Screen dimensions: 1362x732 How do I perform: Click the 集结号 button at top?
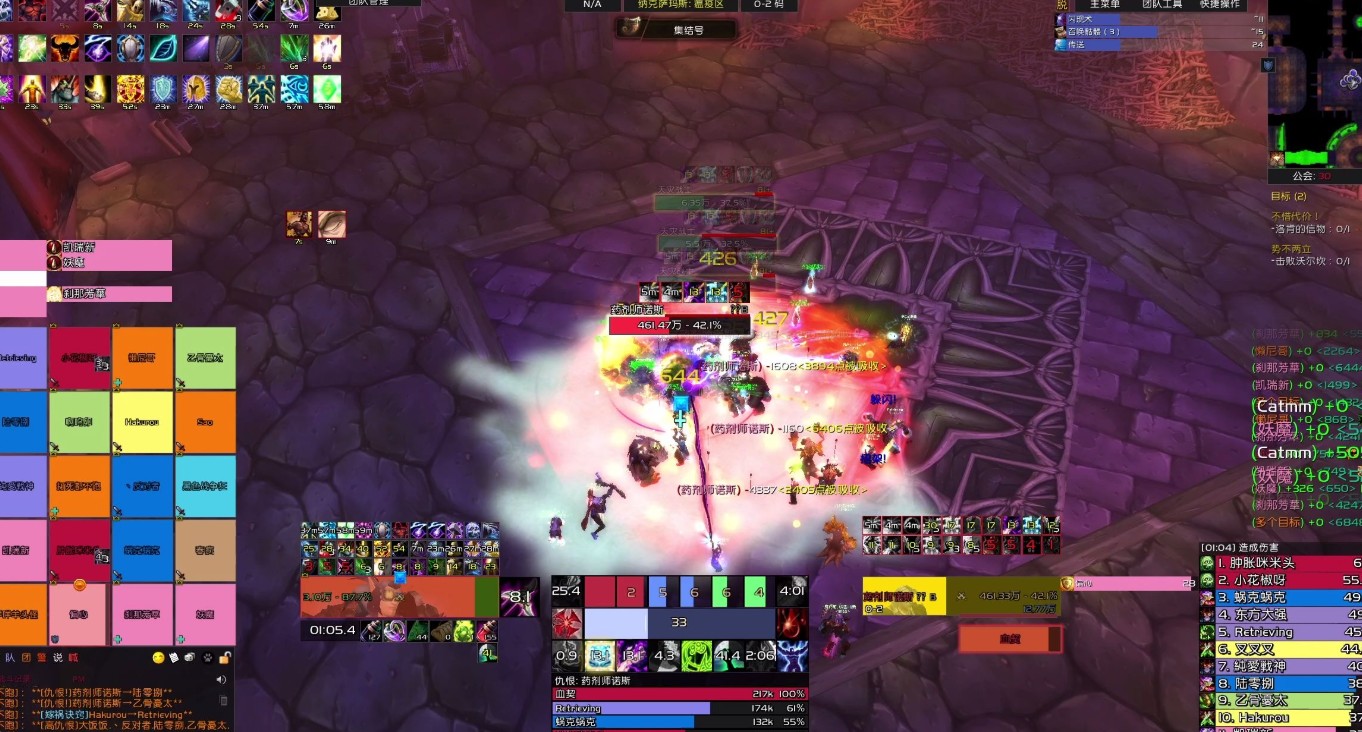pyautogui.click(x=677, y=30)
